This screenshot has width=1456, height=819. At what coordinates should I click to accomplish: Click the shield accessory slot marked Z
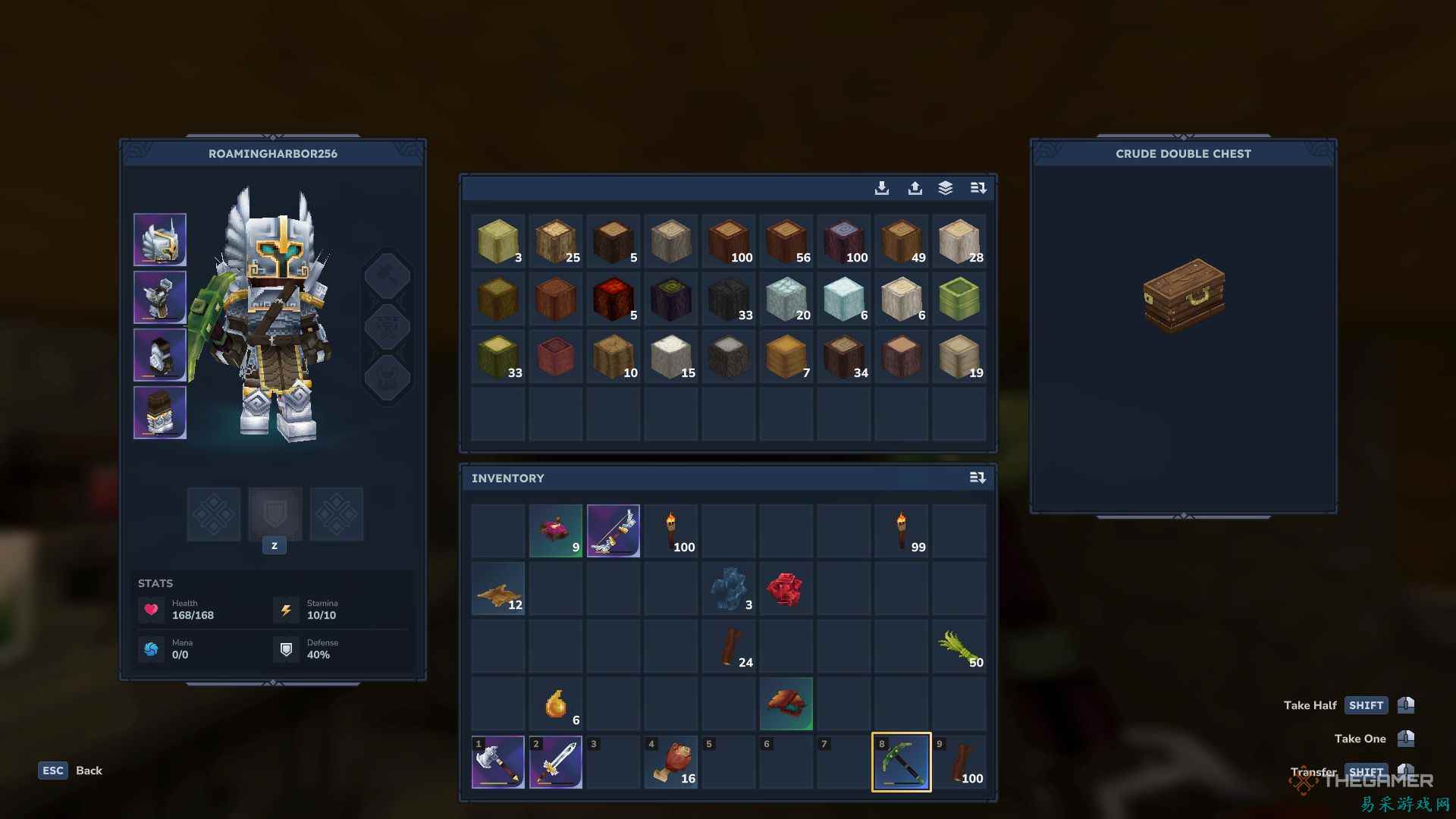(x=275, y=514)
